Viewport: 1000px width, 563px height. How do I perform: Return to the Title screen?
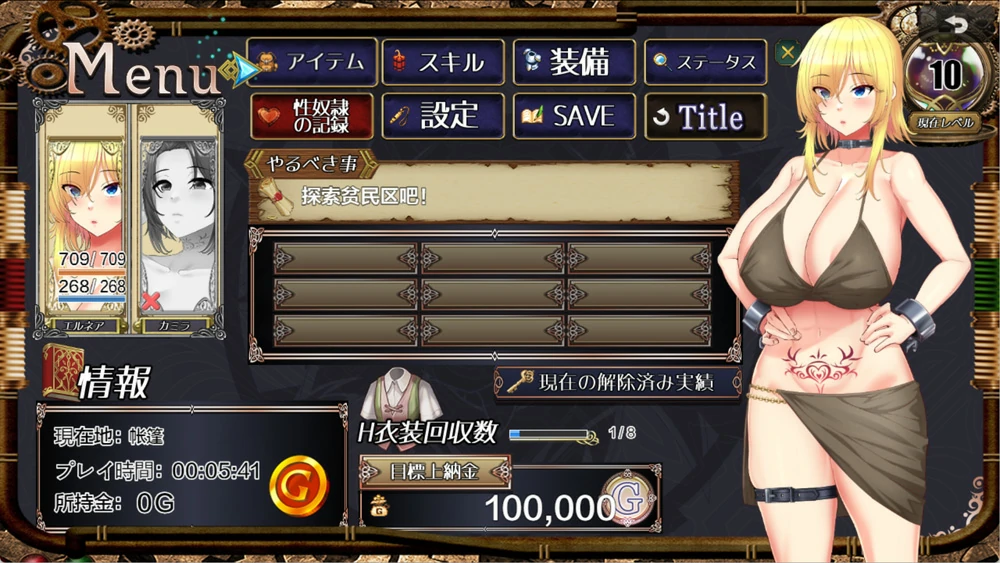click(x=705, y=116)
